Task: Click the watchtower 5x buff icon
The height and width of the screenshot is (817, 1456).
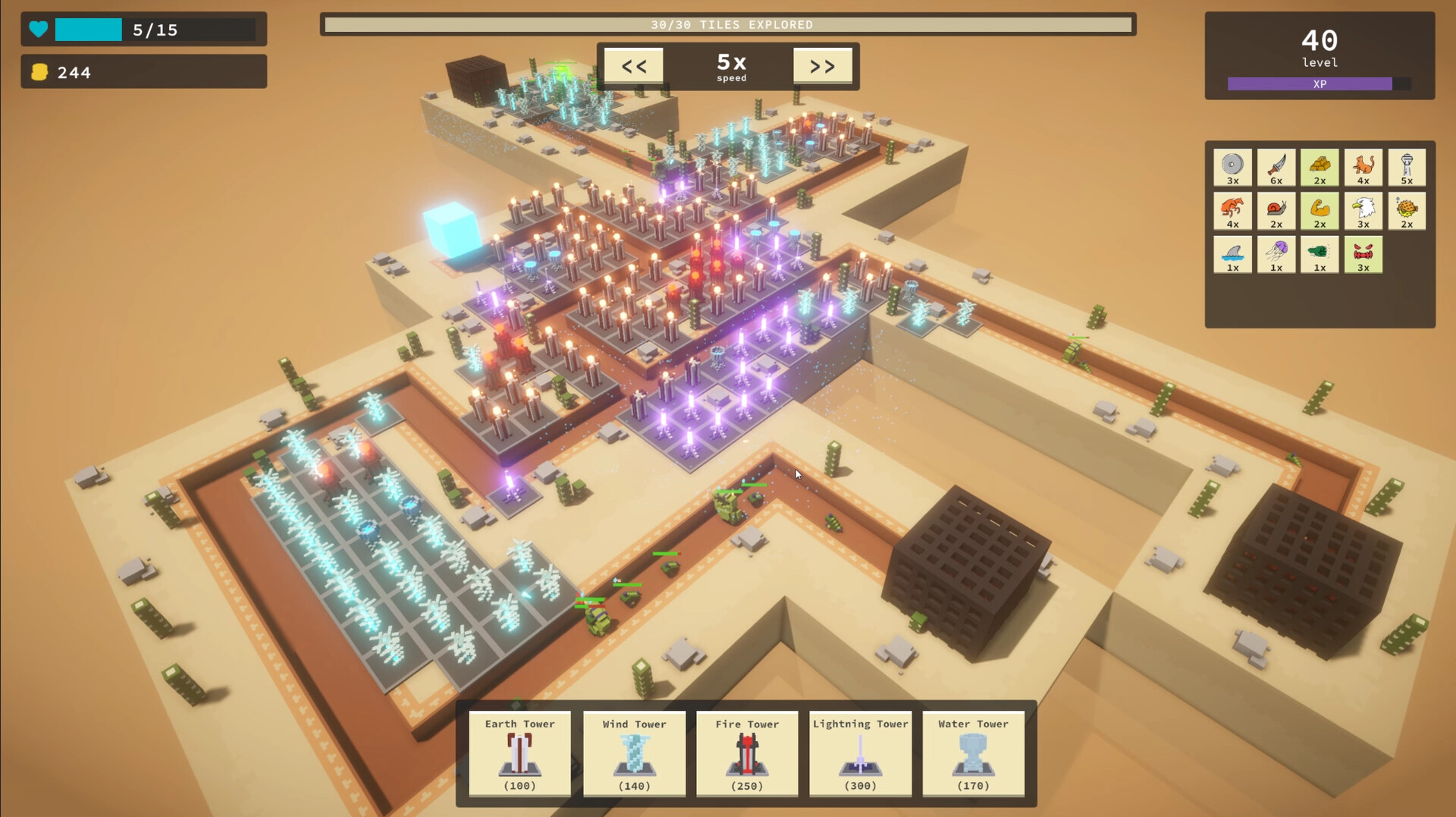Action: point(1407,167)
